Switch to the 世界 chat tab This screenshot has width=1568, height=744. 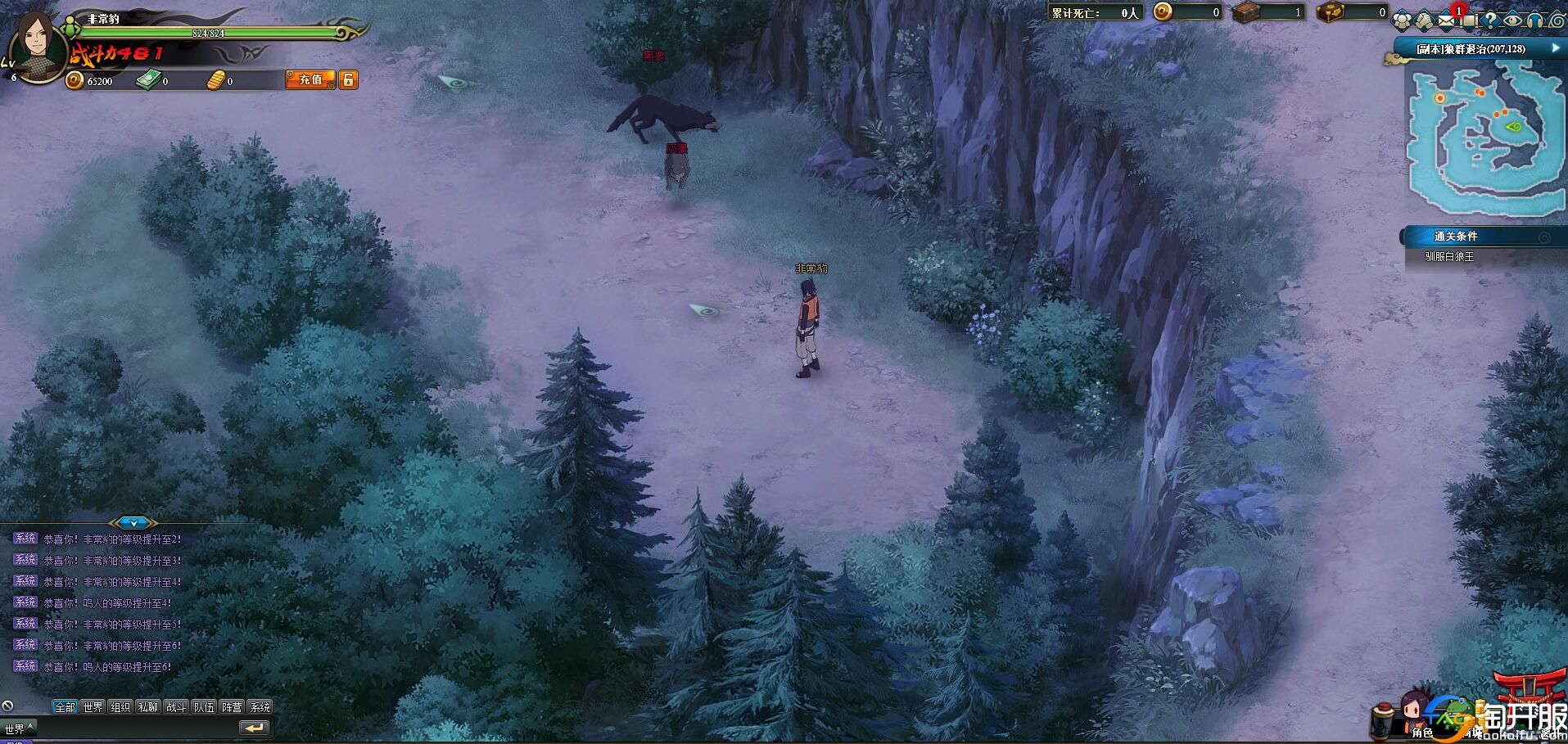pos(93,707)
